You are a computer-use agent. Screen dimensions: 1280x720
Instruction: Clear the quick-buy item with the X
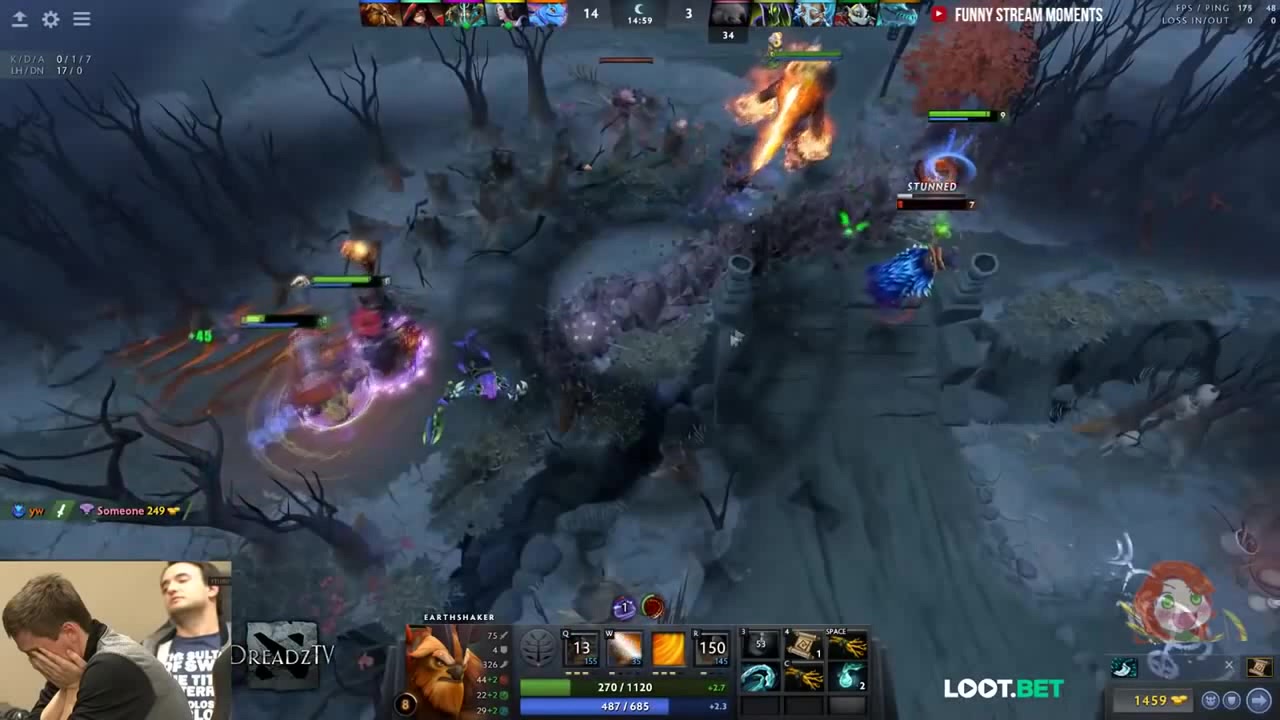[1229, 665]
